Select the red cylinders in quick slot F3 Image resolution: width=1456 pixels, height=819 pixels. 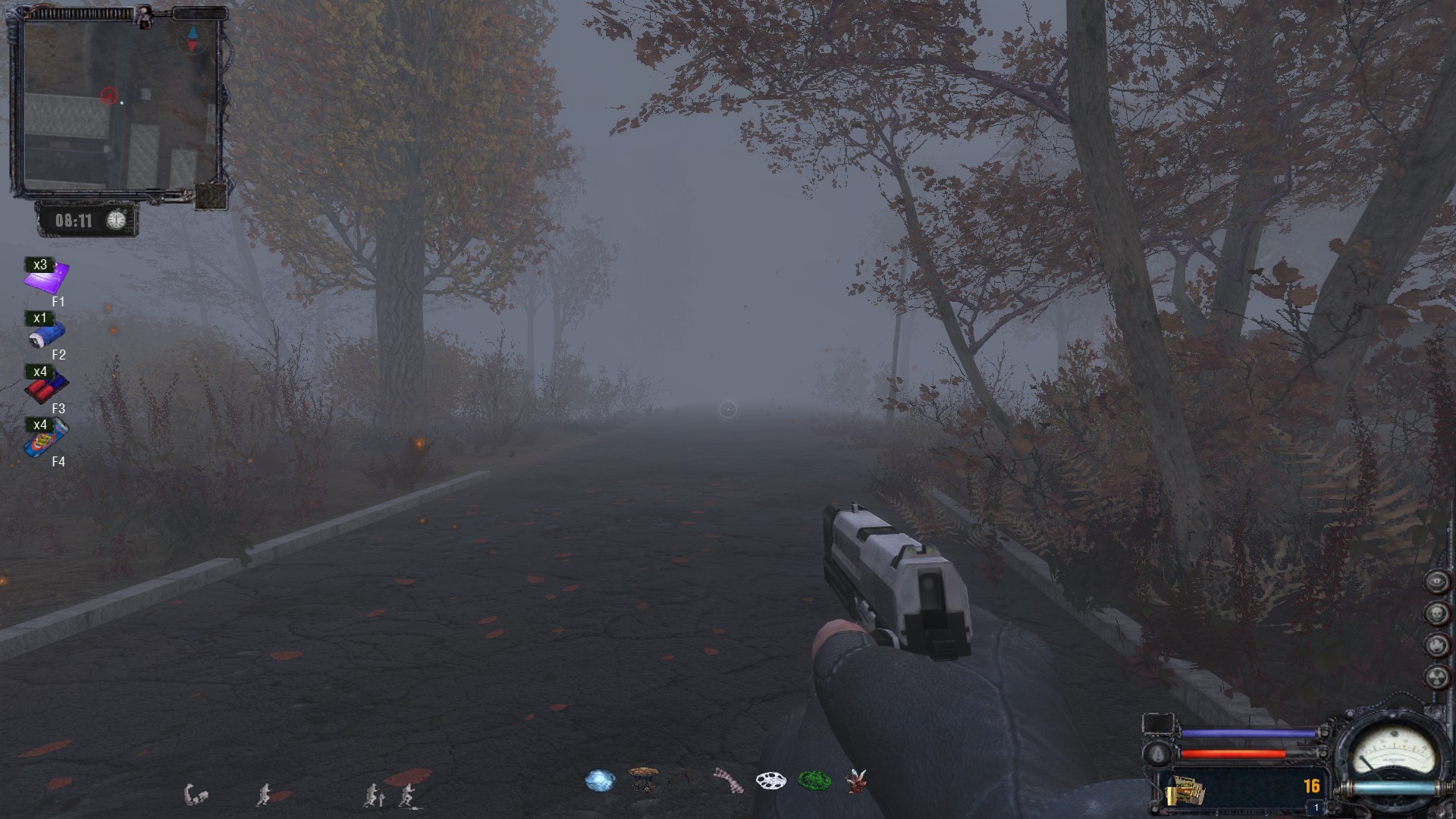click(x=45, y=387)
